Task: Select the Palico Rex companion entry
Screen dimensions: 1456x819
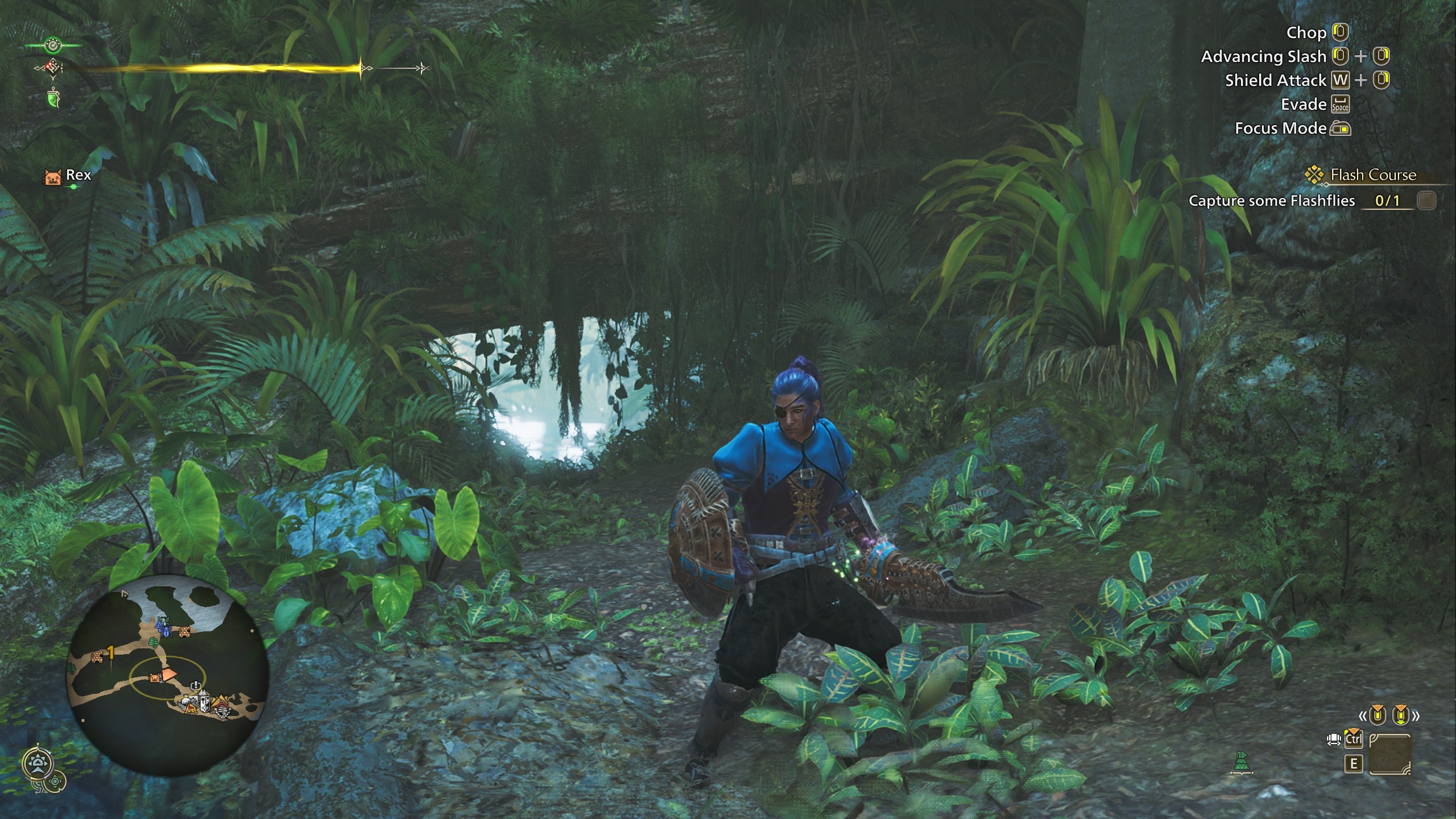Action: (68, 176)
